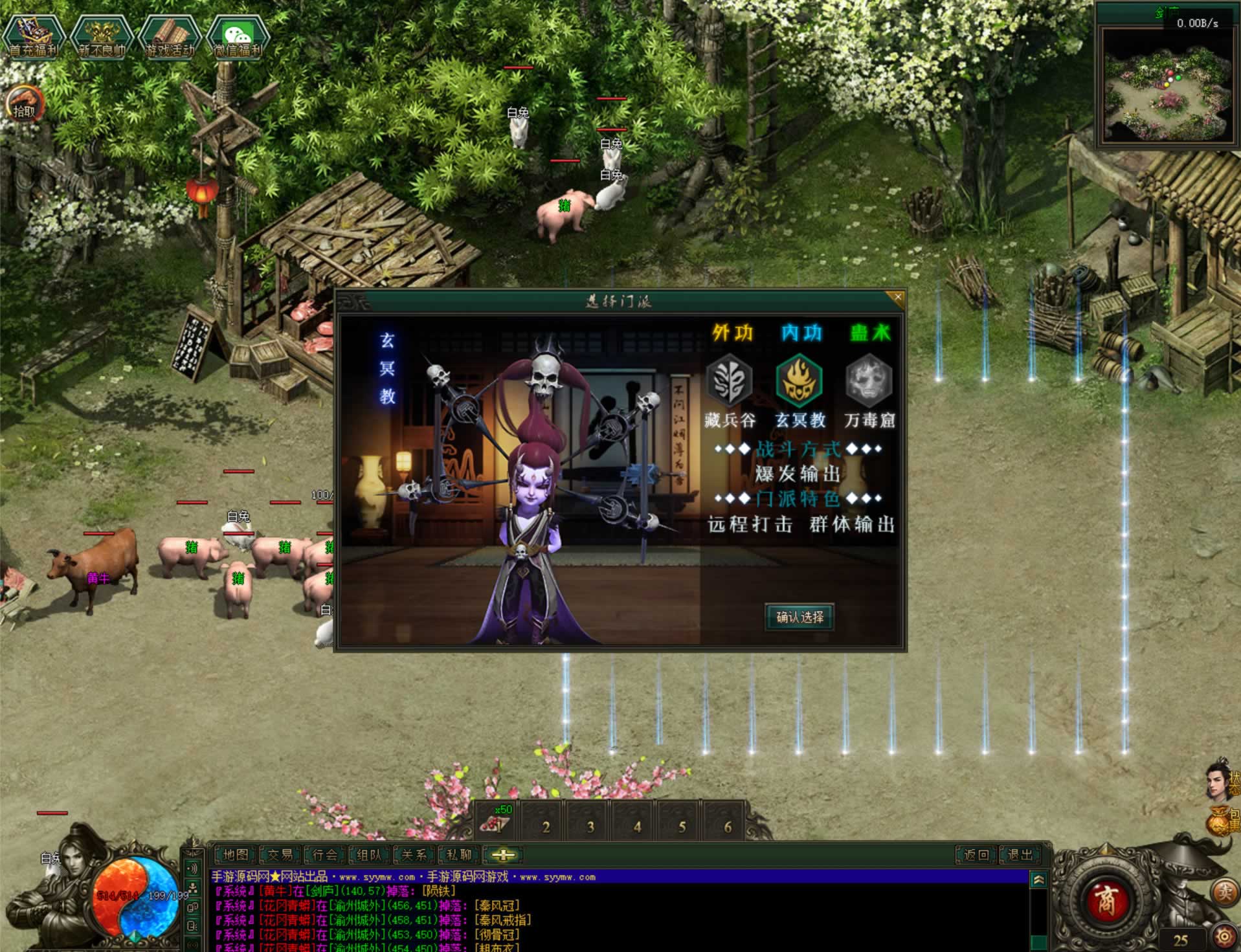This screenshot has width=1241, height=952.
Task: Pick the 万毒窟 mask emblem
Action: [x=869, y=381]
